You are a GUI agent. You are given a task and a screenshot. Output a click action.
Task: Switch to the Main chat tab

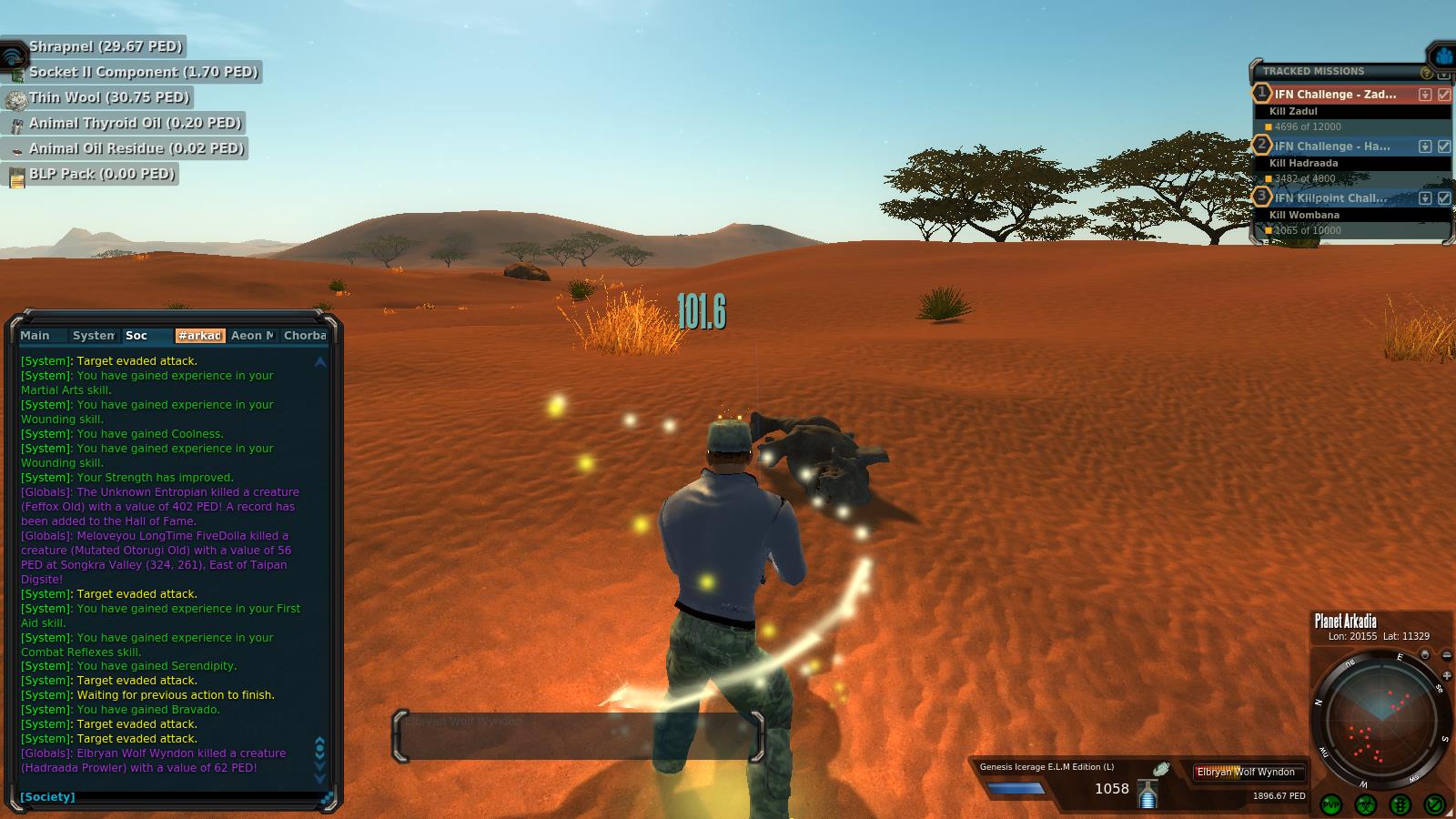[35, 336]
